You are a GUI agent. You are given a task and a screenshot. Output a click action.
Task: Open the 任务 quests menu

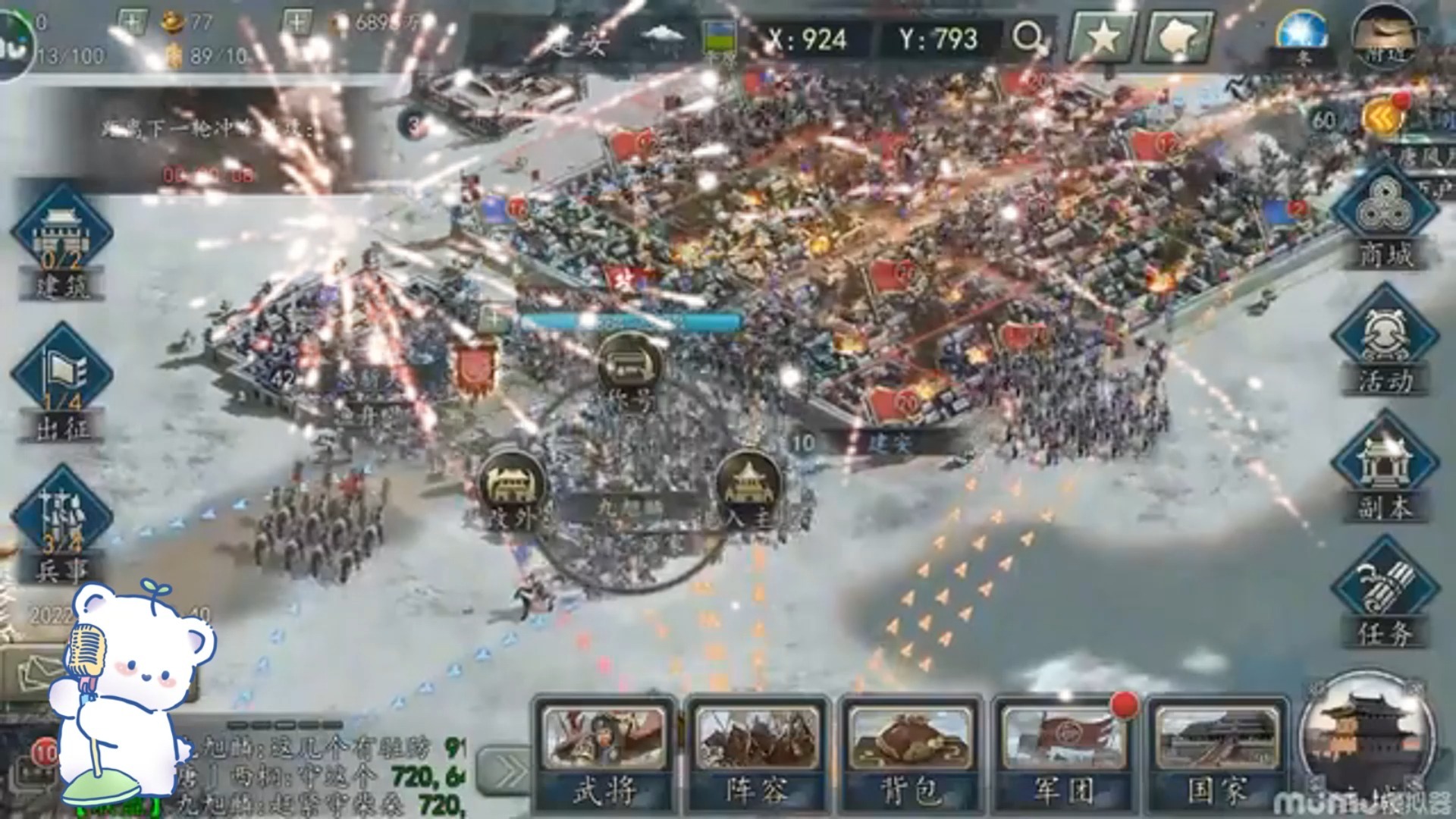(1385, 599)
